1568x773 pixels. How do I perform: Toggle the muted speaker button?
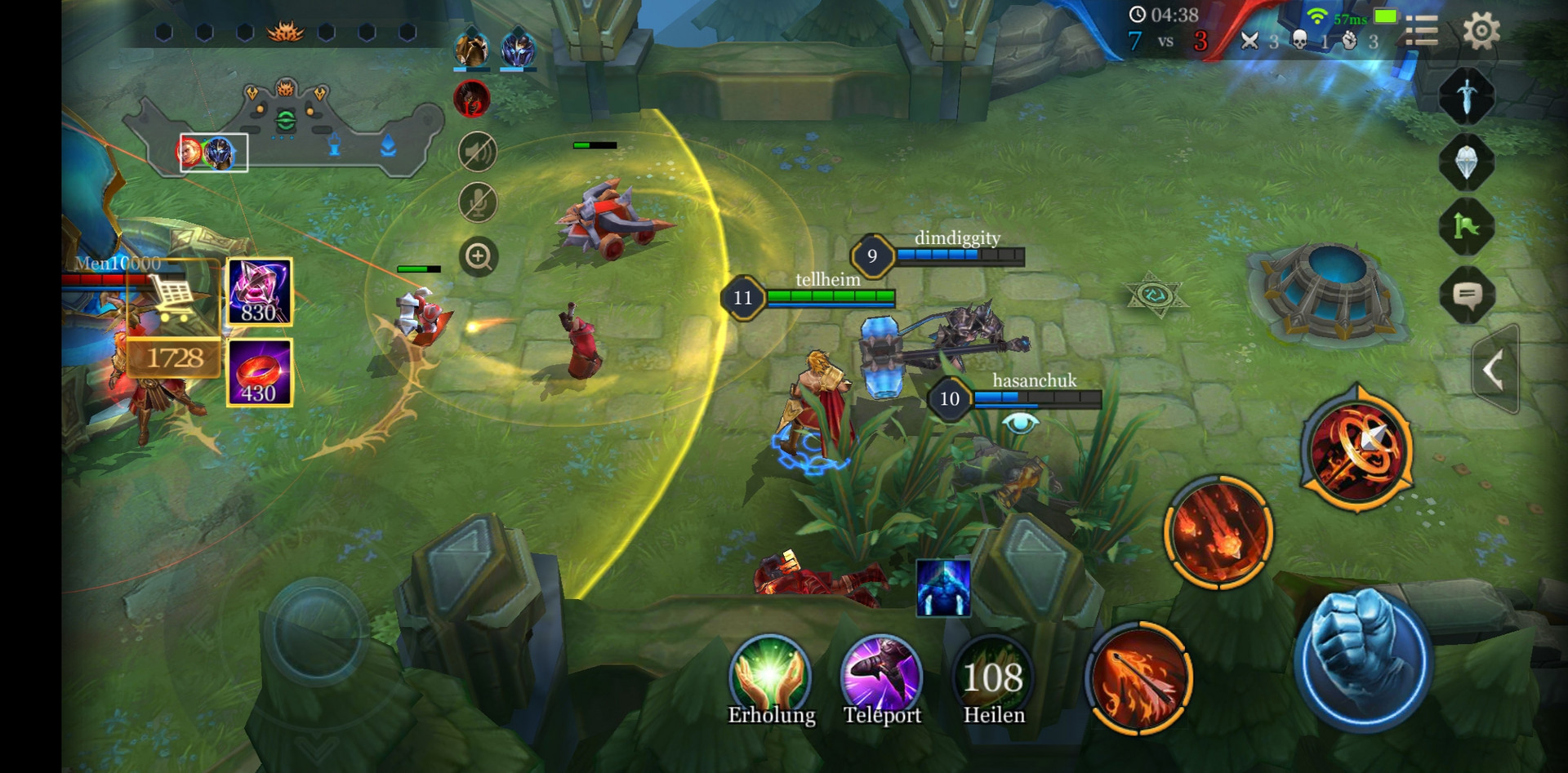[478, 152]
